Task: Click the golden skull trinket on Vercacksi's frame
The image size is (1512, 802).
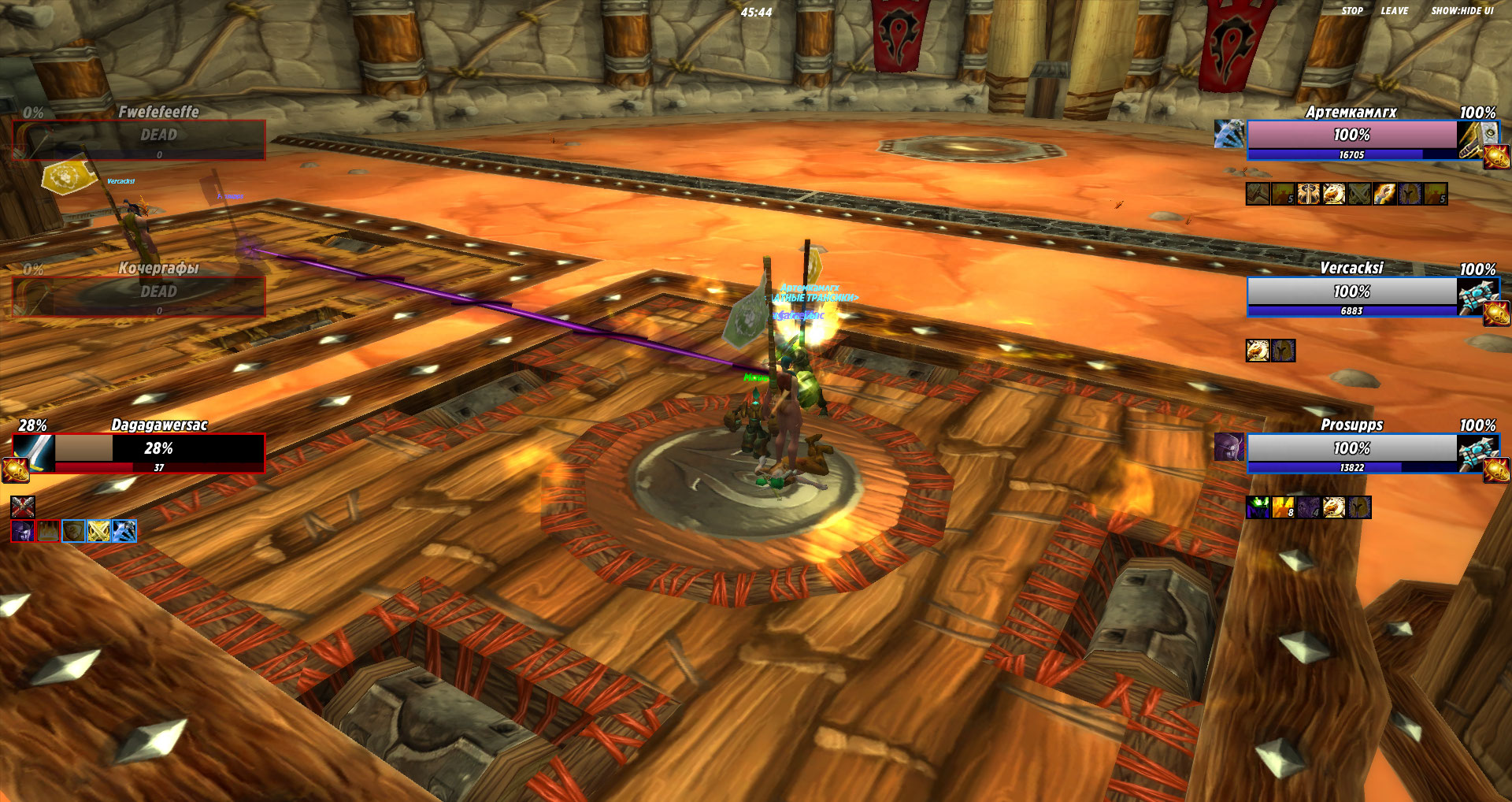Action: pyautogui.click(x=1496, y=314)
